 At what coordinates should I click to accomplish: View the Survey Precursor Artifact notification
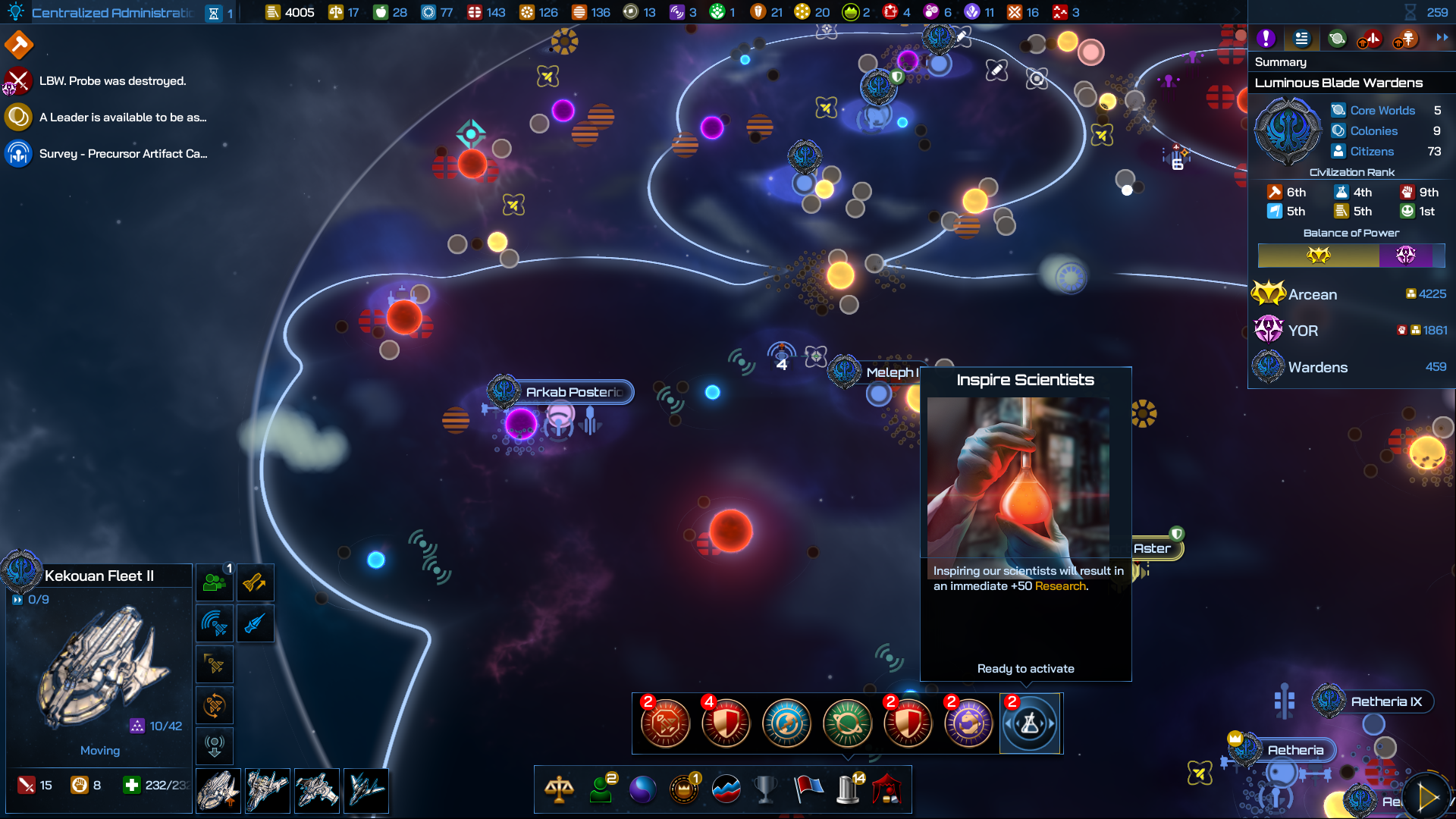(121, 154)
